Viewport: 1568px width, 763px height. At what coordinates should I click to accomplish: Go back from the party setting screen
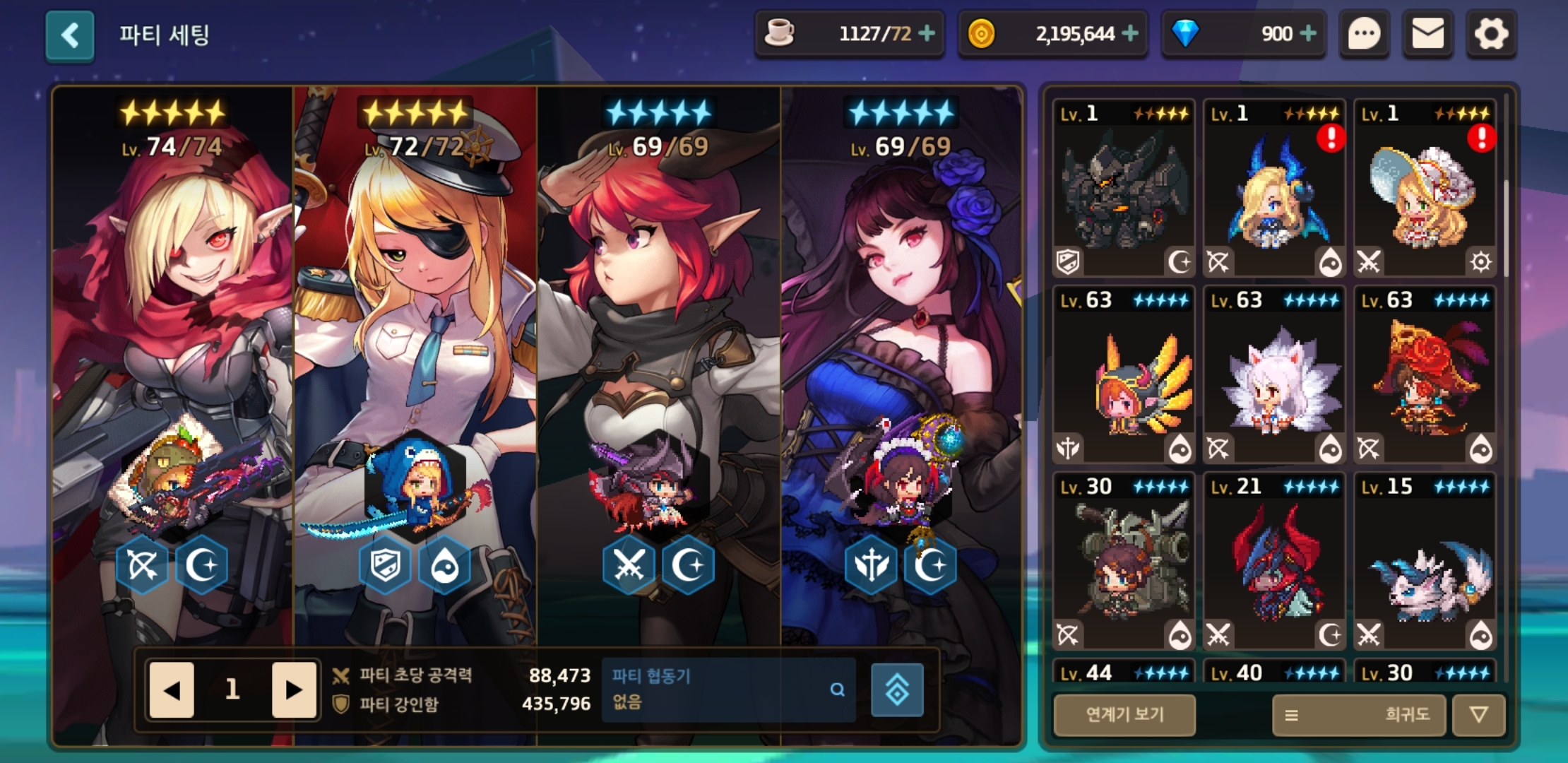70,35
